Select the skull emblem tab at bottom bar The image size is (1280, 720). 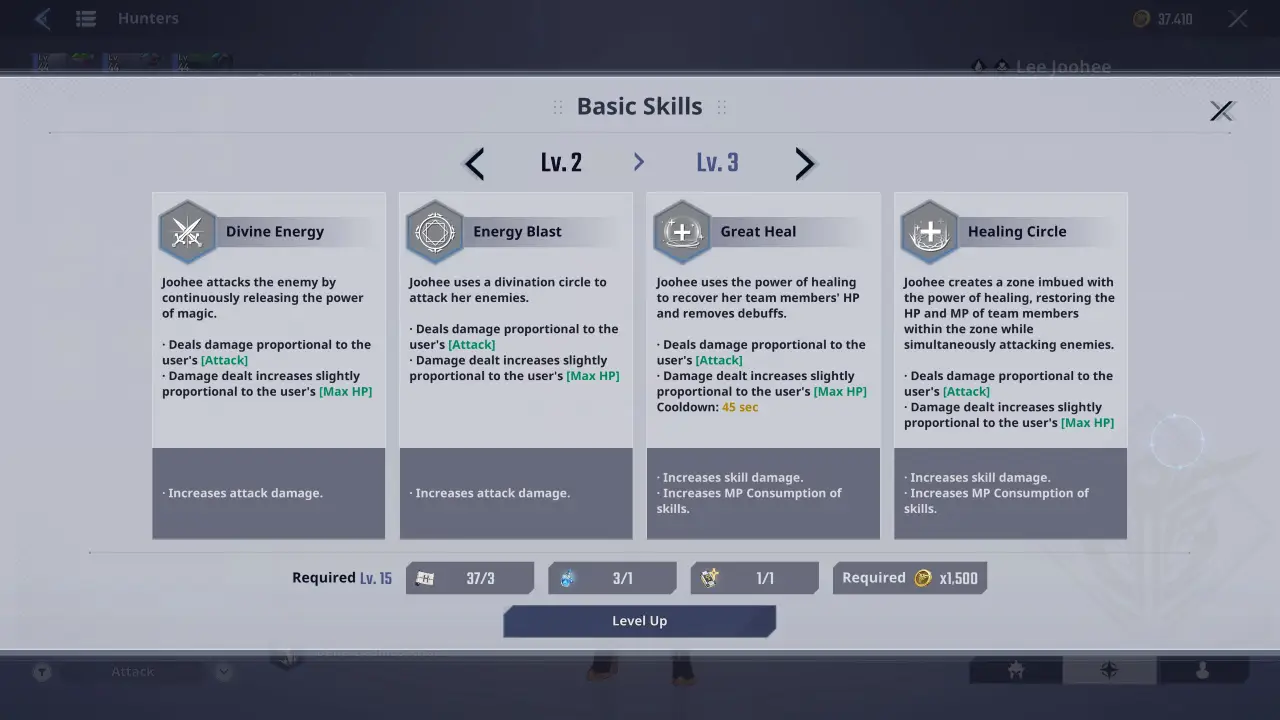(1014, 670)
